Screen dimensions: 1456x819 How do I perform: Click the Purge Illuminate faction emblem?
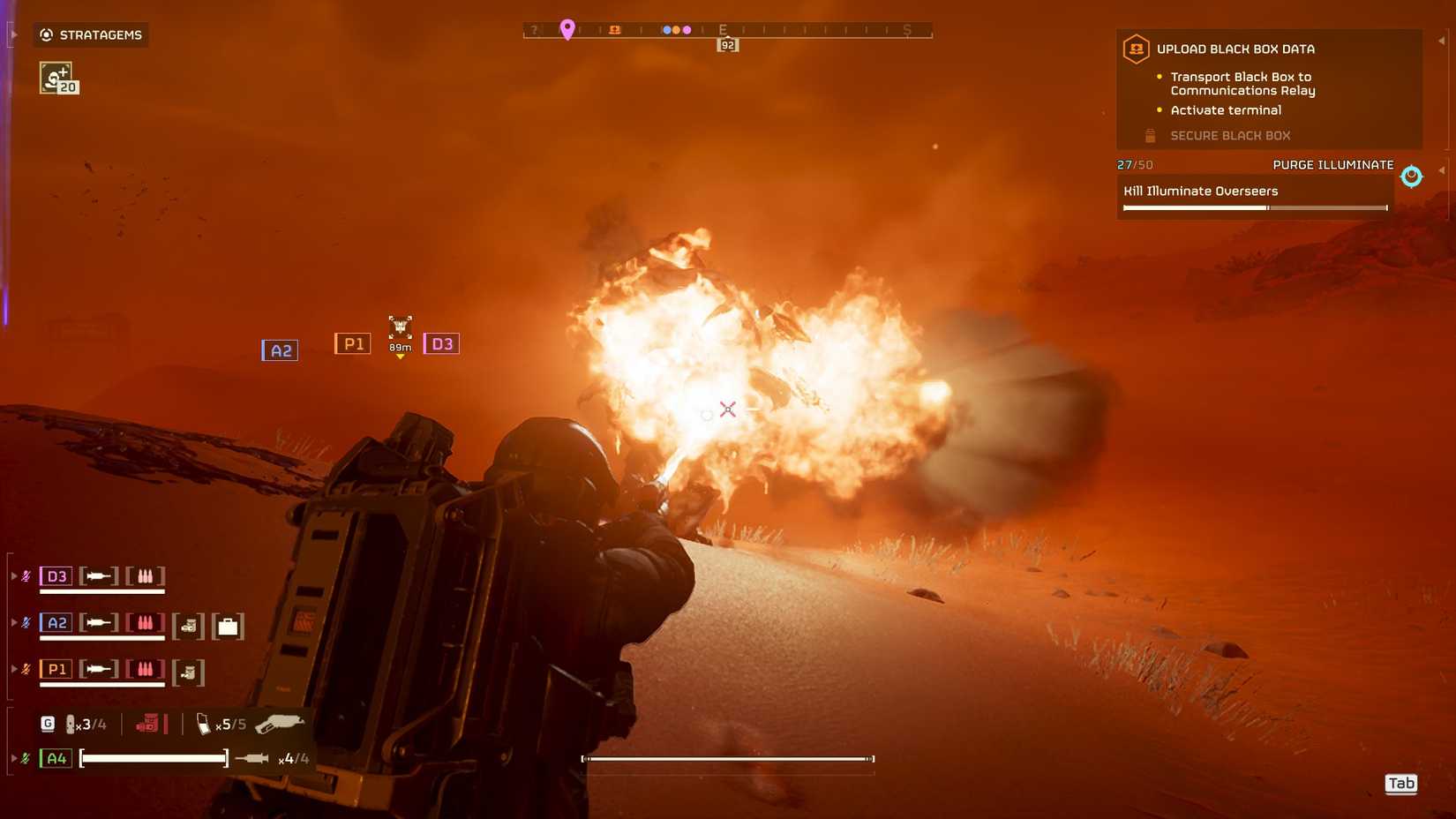click(1411, 175)
